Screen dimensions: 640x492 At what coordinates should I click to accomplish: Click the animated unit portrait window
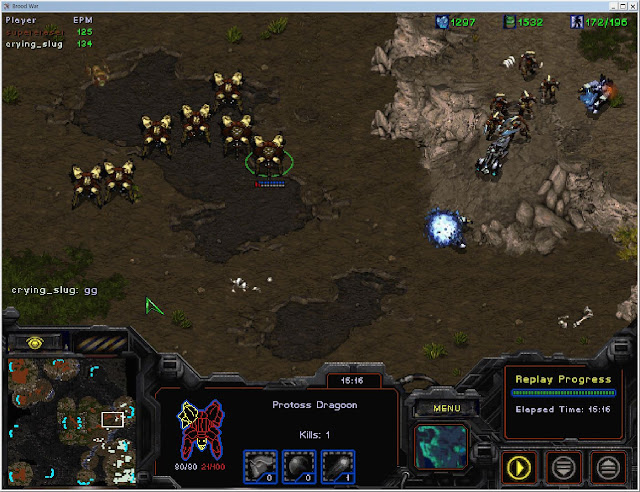tap(441, 446)
